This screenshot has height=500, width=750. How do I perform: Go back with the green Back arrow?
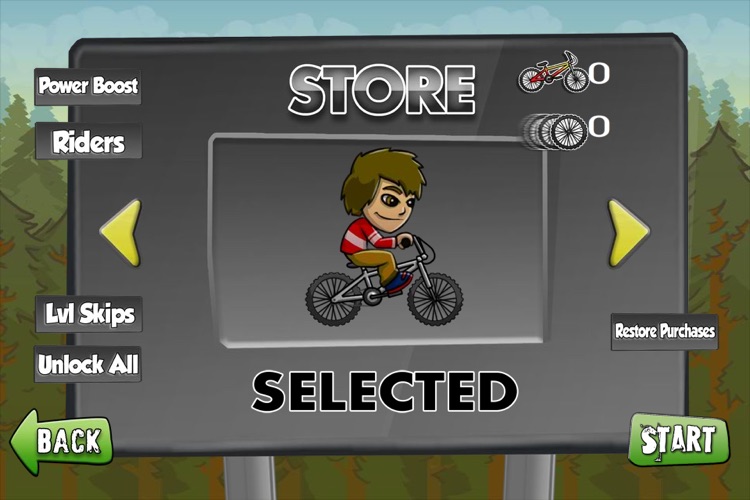click(x=62, y=440)
